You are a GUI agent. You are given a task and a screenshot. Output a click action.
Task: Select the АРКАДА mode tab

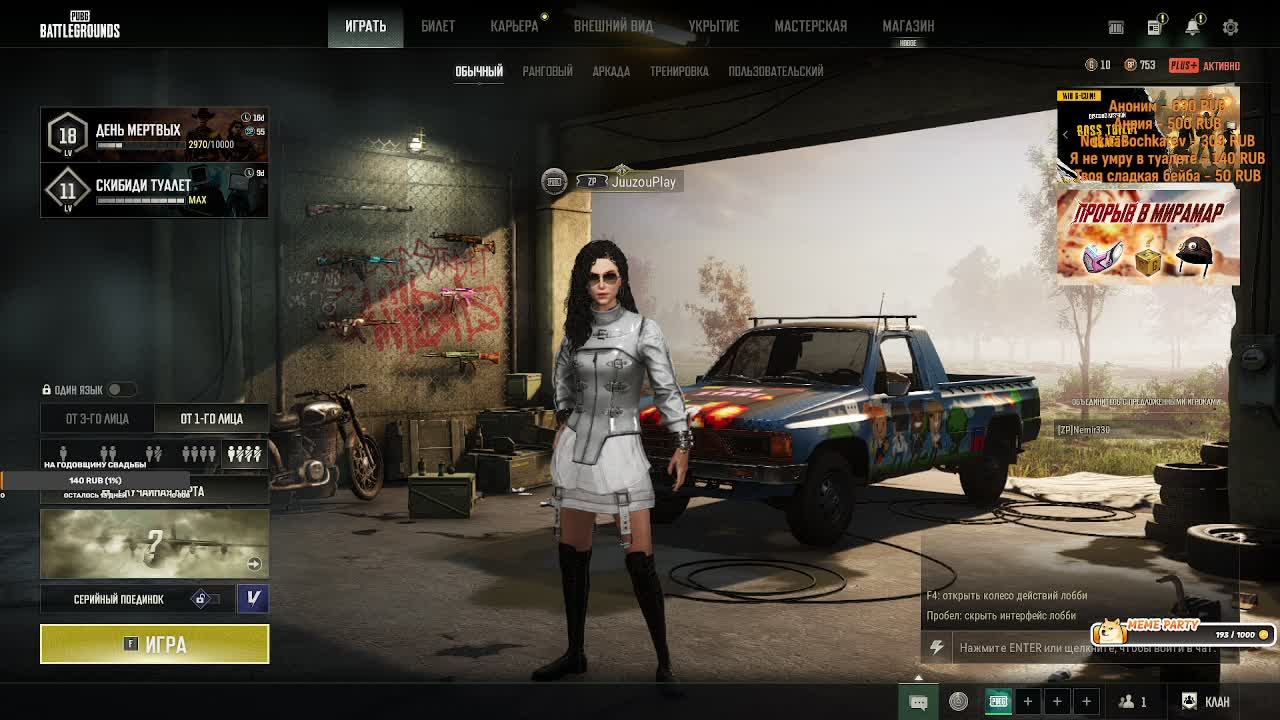[611, 71]
